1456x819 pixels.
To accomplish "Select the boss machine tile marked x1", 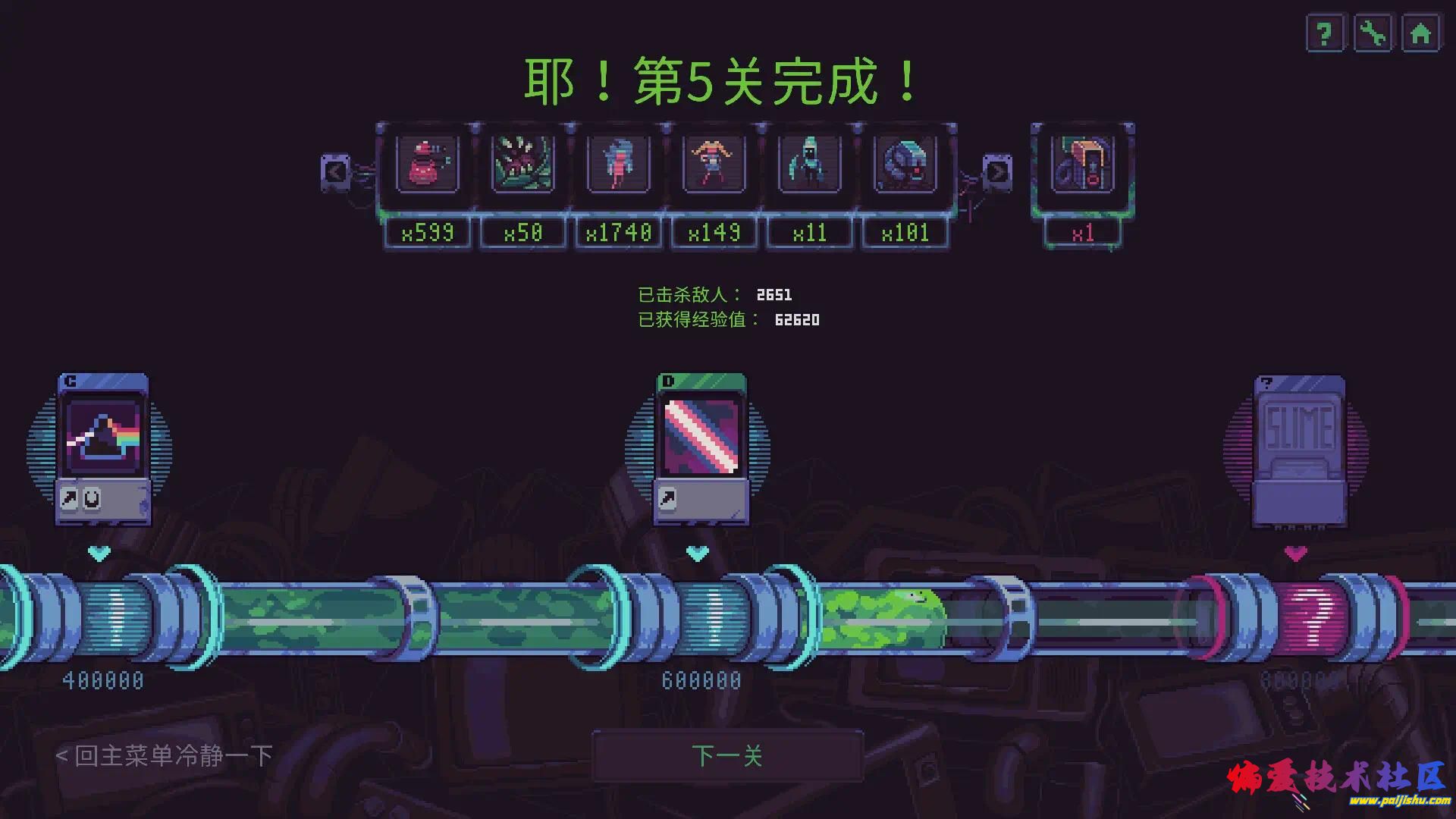I will click(x=1083, y=164).
